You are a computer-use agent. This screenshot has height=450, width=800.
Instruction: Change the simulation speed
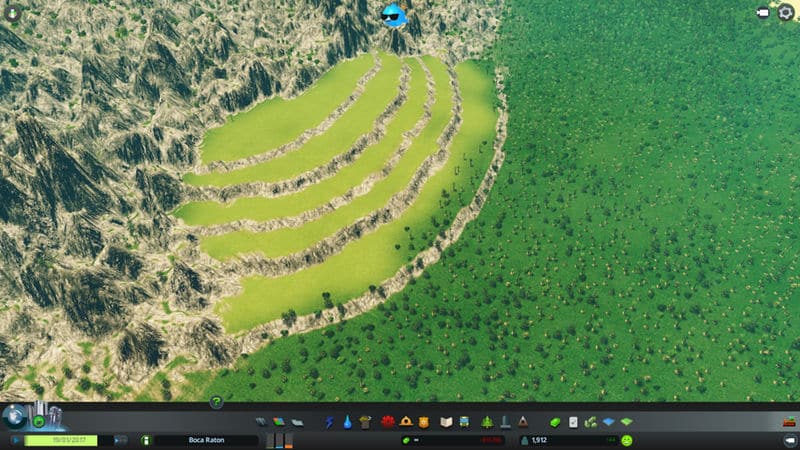pyautogui.click(x=121, y=440)
